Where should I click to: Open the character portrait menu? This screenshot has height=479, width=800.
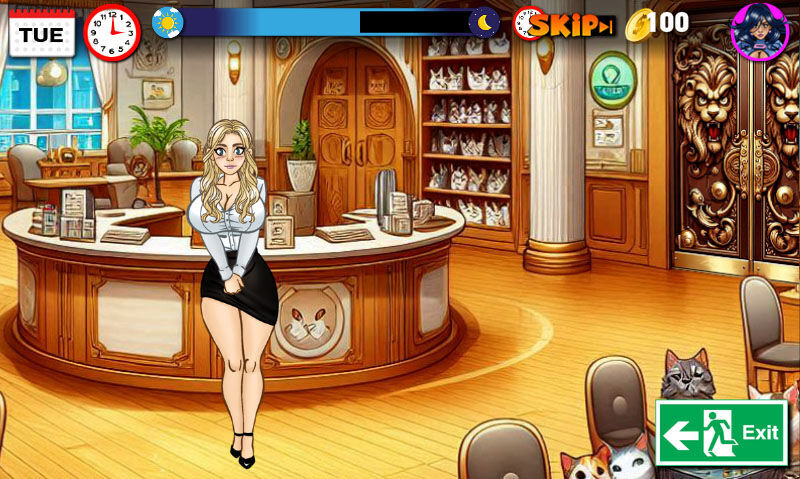pyautogui.click(x=760, y=31)
